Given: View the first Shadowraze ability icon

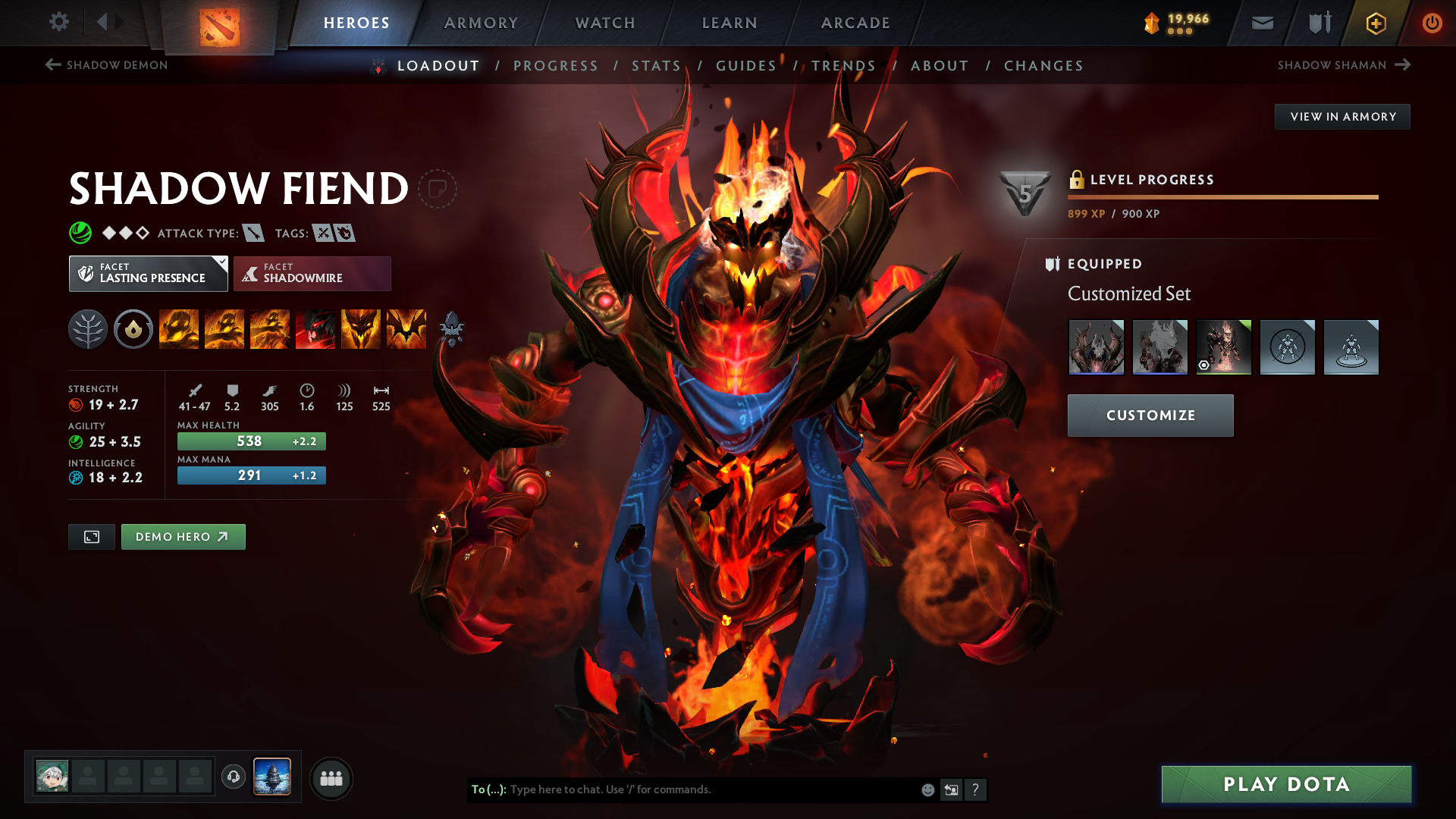Looking at the screenshot, I should click(178, 329).
